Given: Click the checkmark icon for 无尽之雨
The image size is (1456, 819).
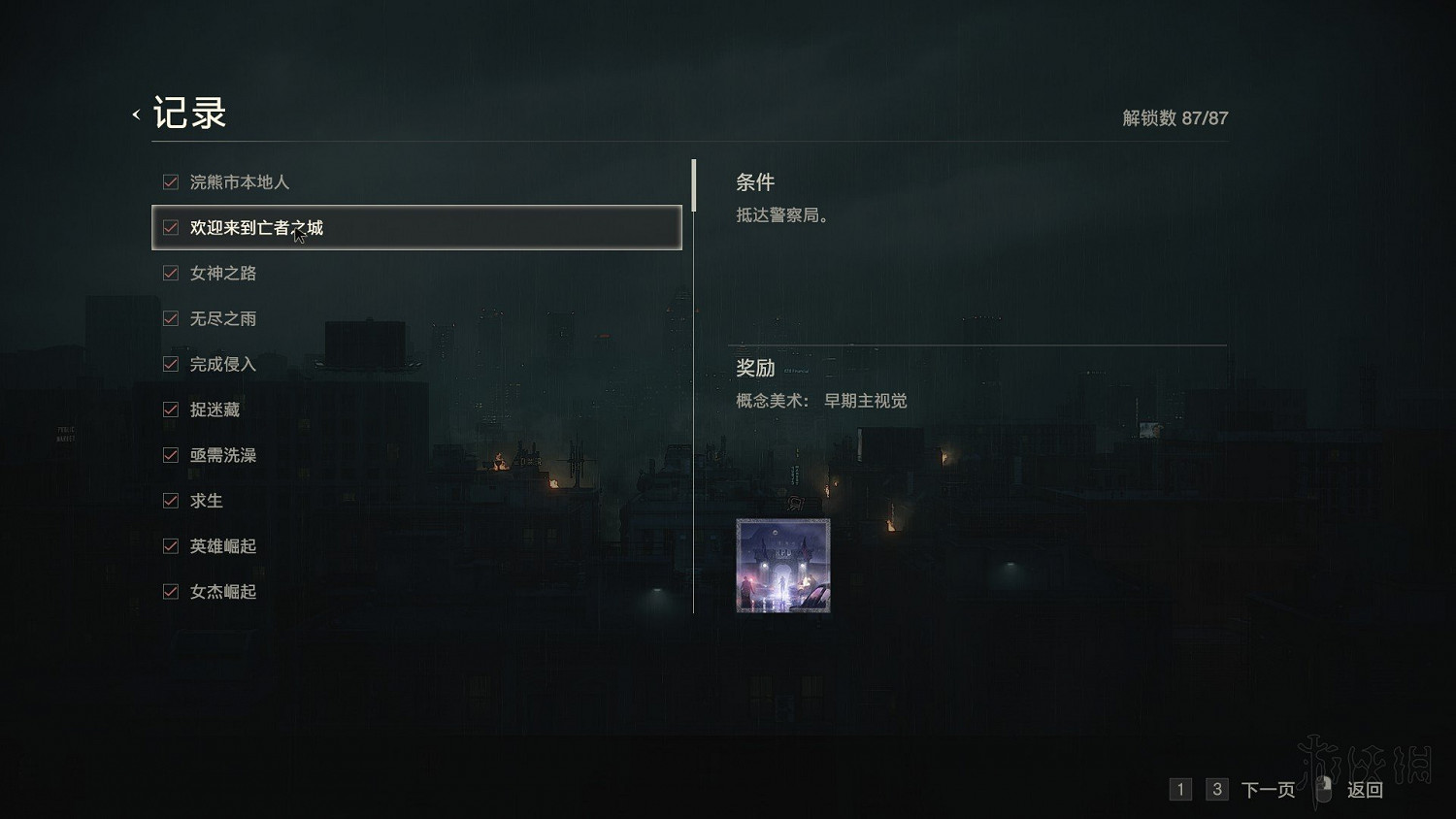Looking at the screenshot, I should point(170,318).
